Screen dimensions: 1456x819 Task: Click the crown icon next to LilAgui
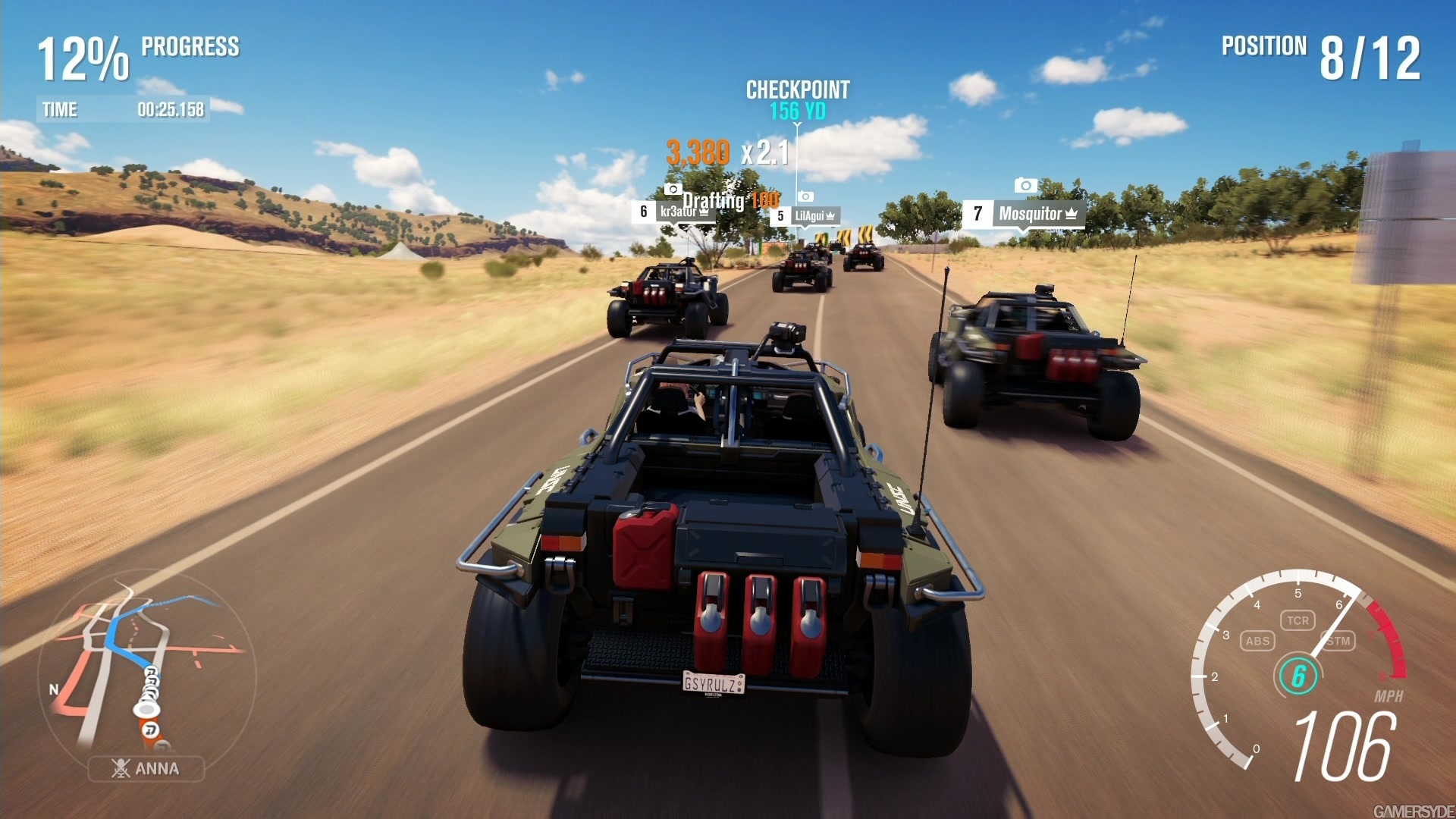click(x=831, y=215)
